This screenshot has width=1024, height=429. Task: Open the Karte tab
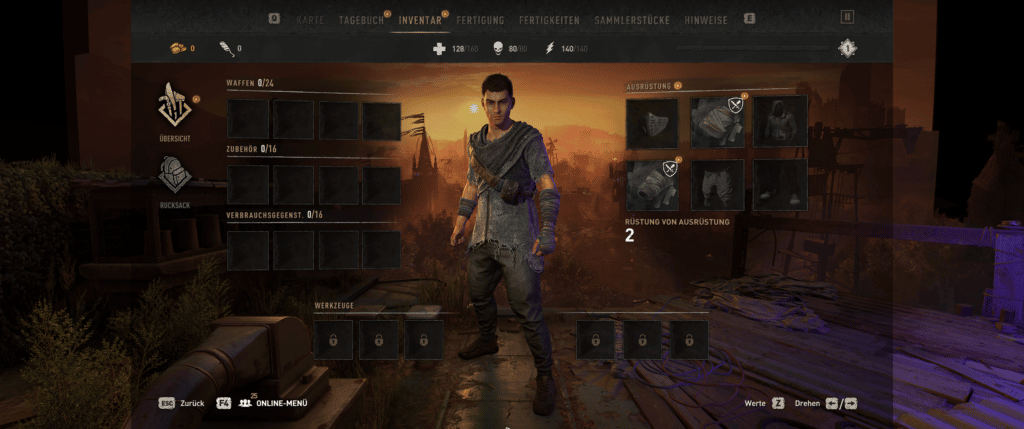[310, 20]
